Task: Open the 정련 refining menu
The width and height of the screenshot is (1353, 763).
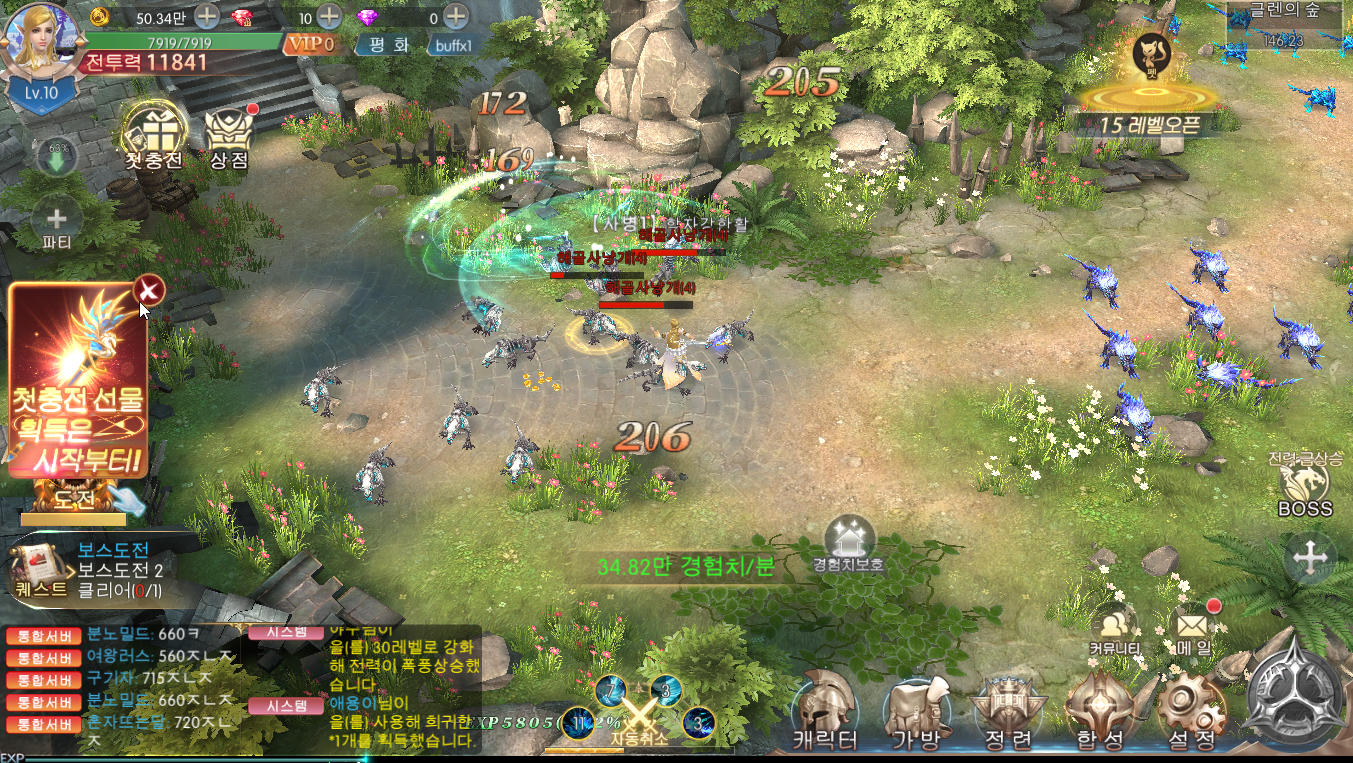Action: [1007, 710]
